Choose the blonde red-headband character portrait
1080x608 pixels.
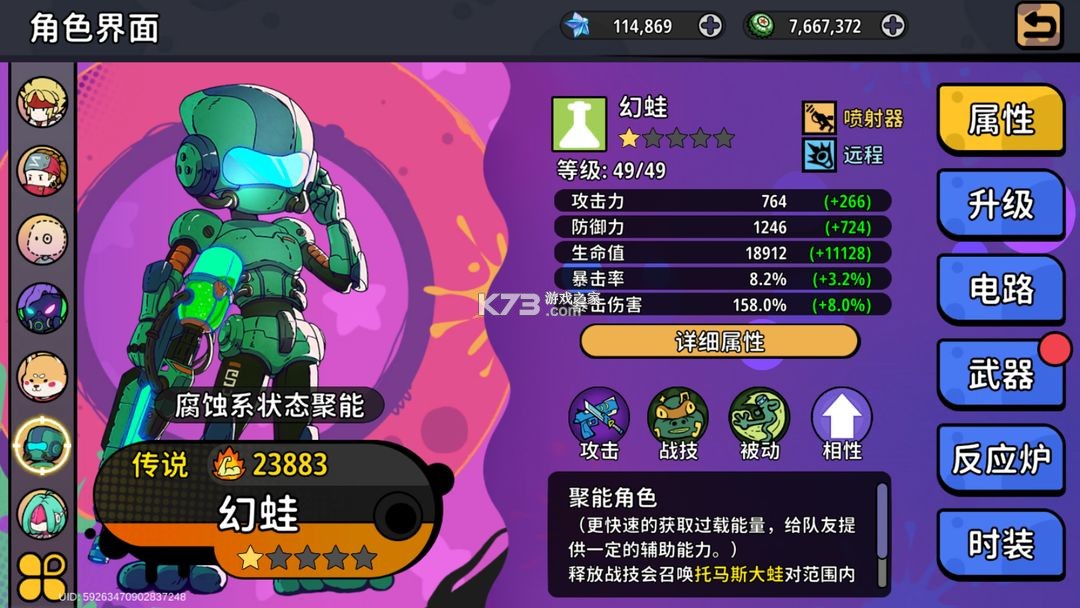click(42, 102)
